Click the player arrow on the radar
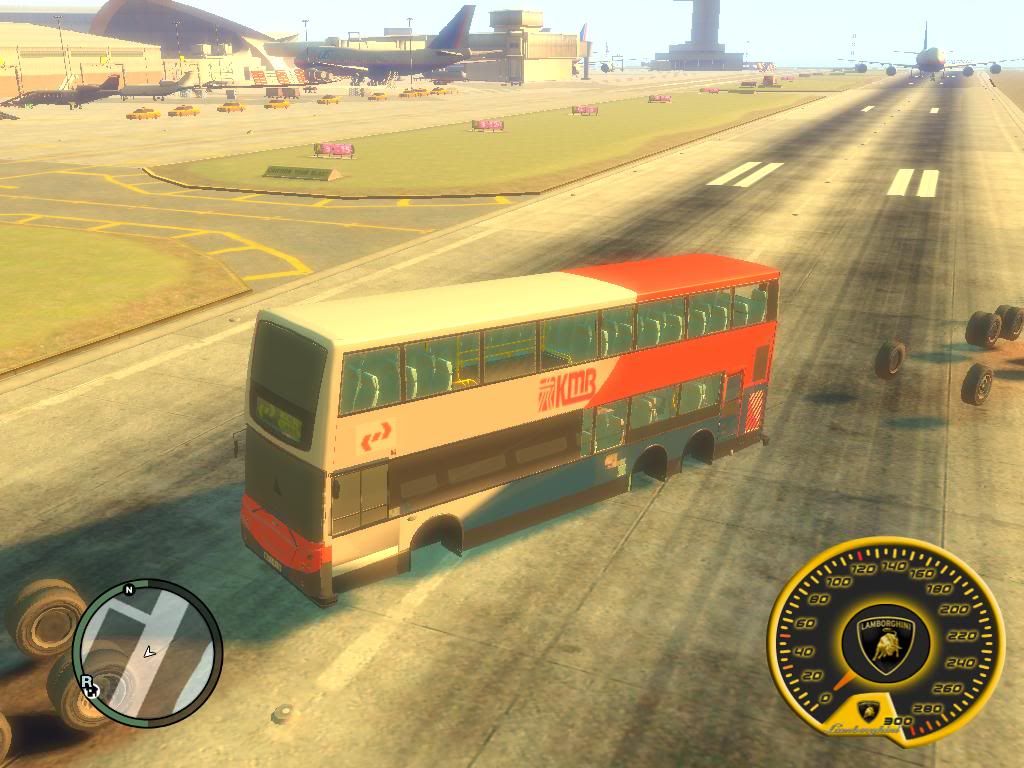The image size is (1024, 768). click(149, 652)
